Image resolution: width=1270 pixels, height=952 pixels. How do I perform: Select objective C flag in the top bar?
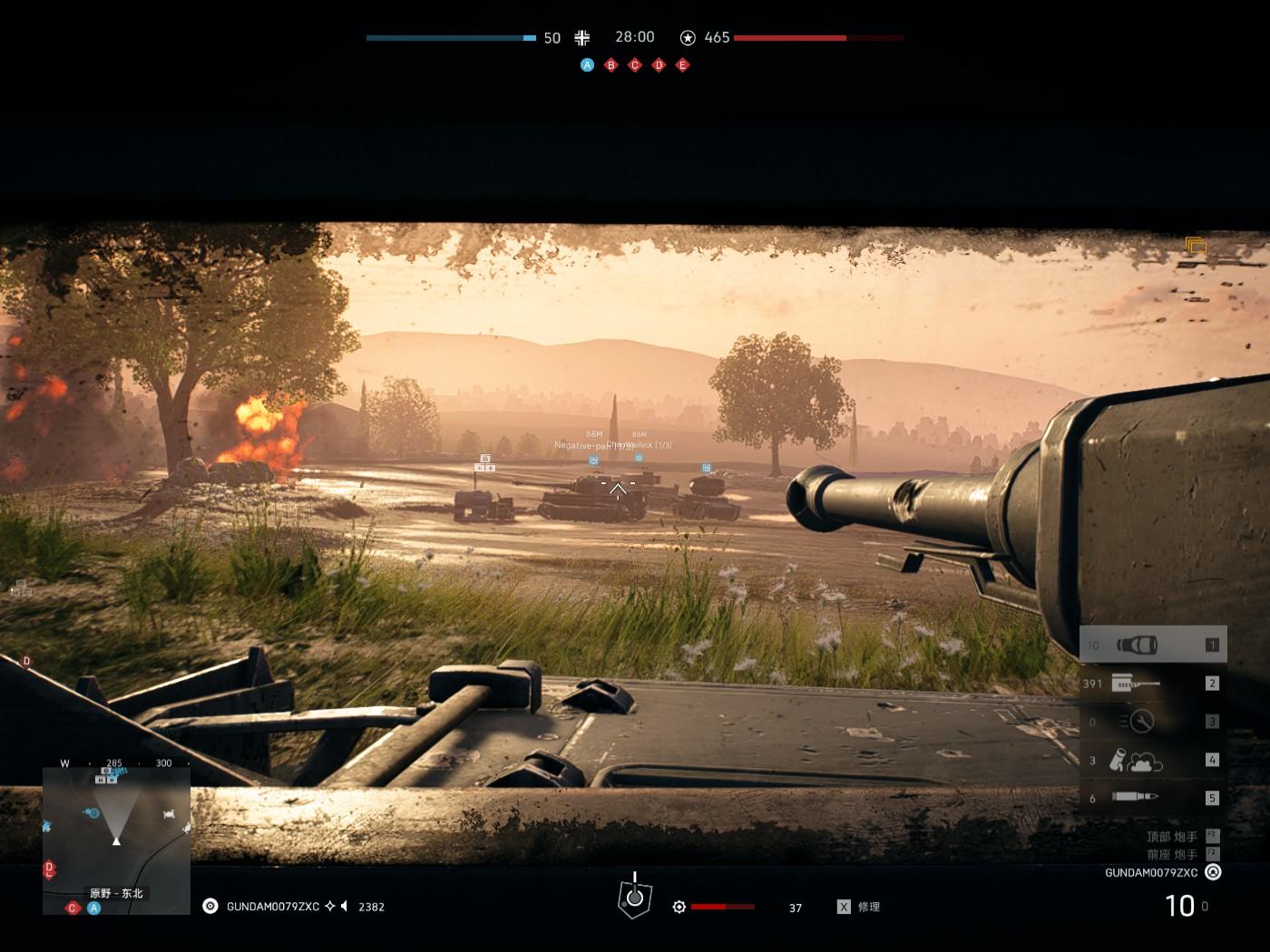pyautogui.click(x=635, y=65)
